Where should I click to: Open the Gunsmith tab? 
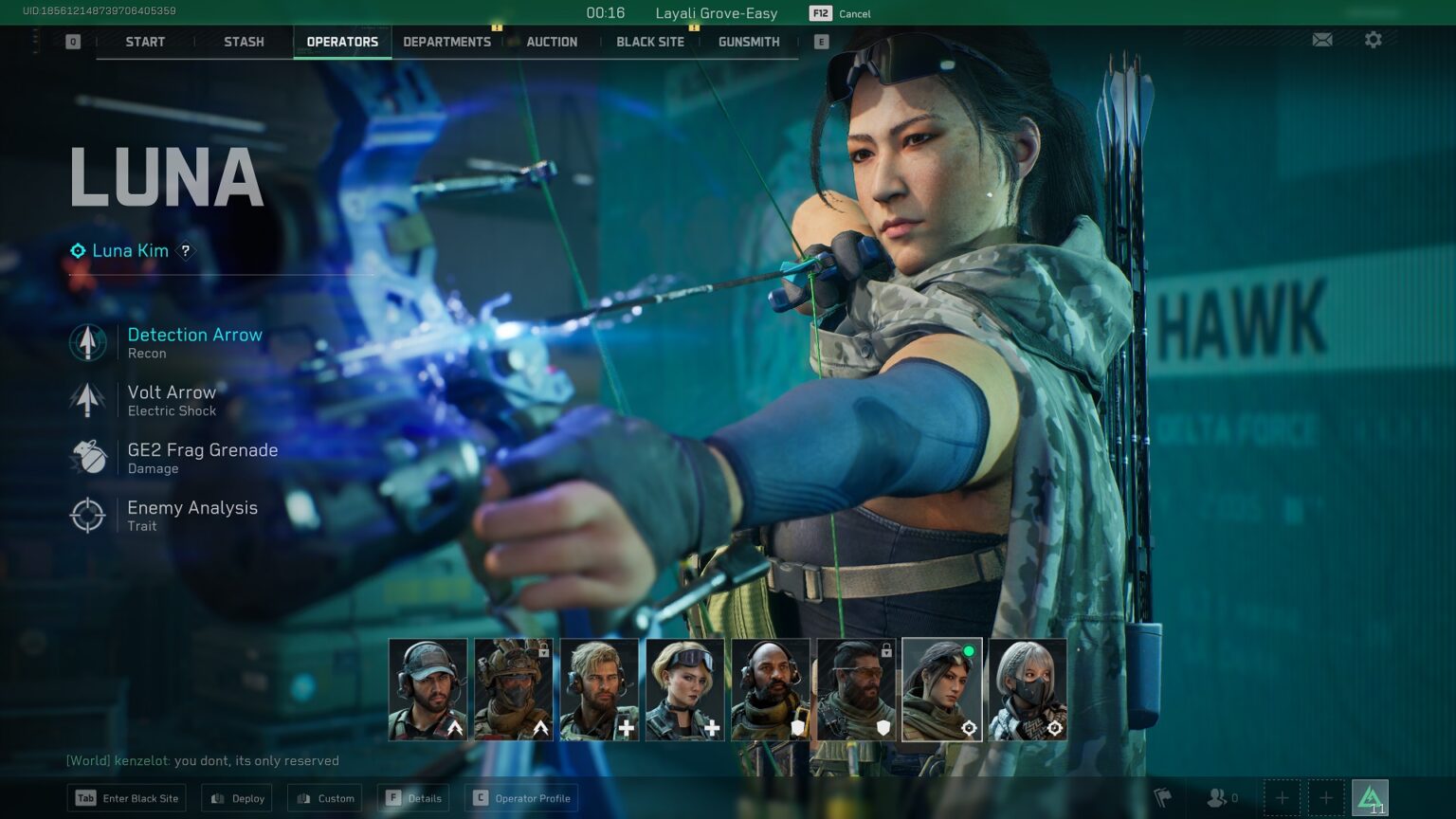(x=749, y=42)
